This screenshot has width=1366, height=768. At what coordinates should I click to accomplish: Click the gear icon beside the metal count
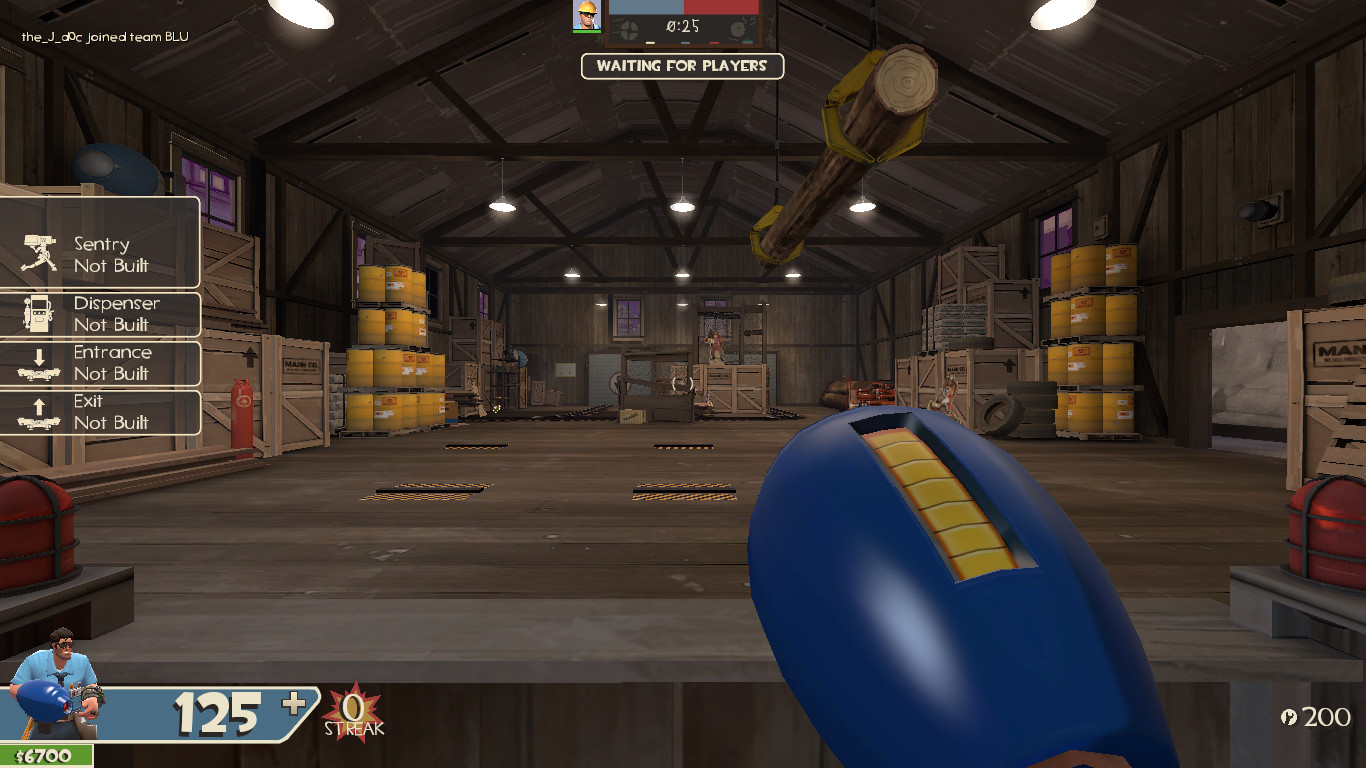[x=1288, y=716]
